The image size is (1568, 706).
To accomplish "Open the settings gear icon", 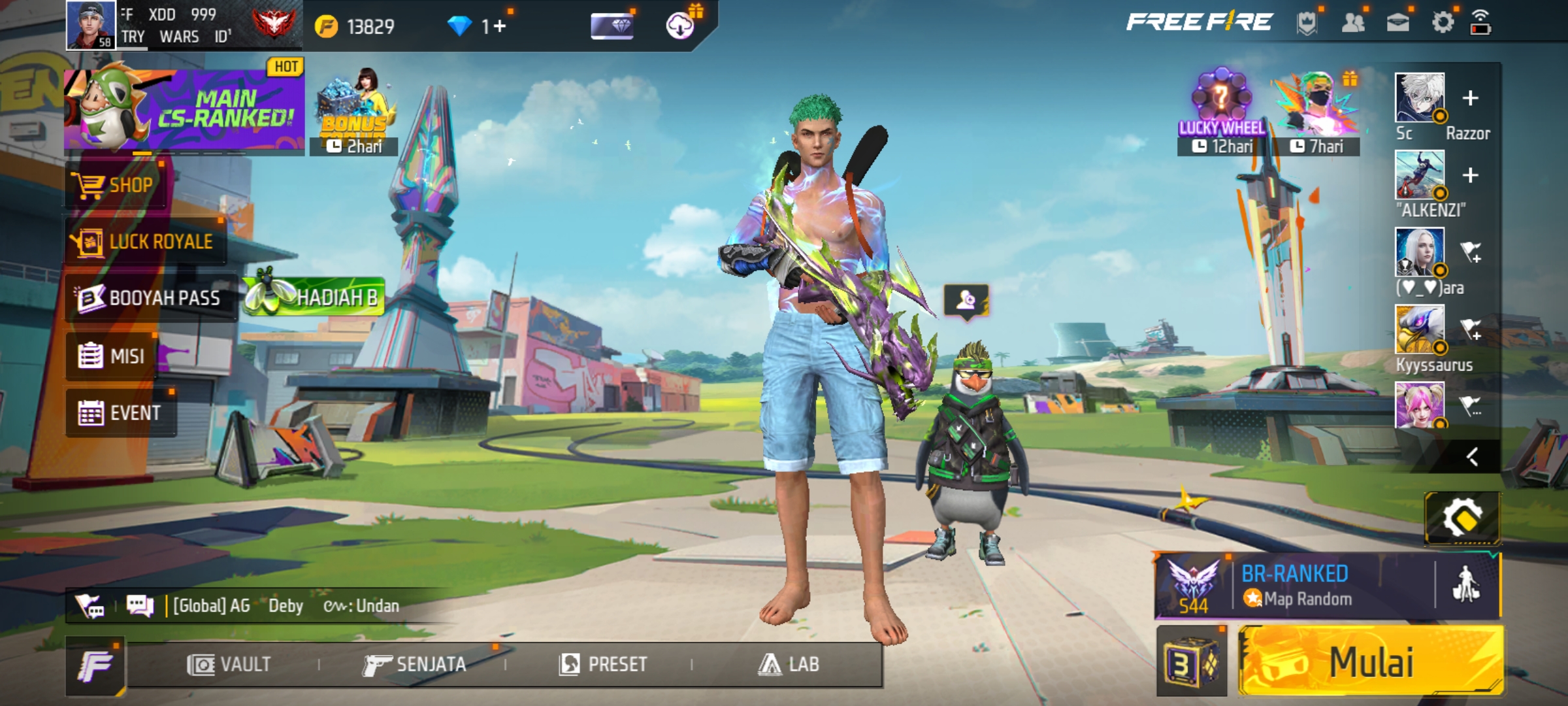I will (1443, 23).
